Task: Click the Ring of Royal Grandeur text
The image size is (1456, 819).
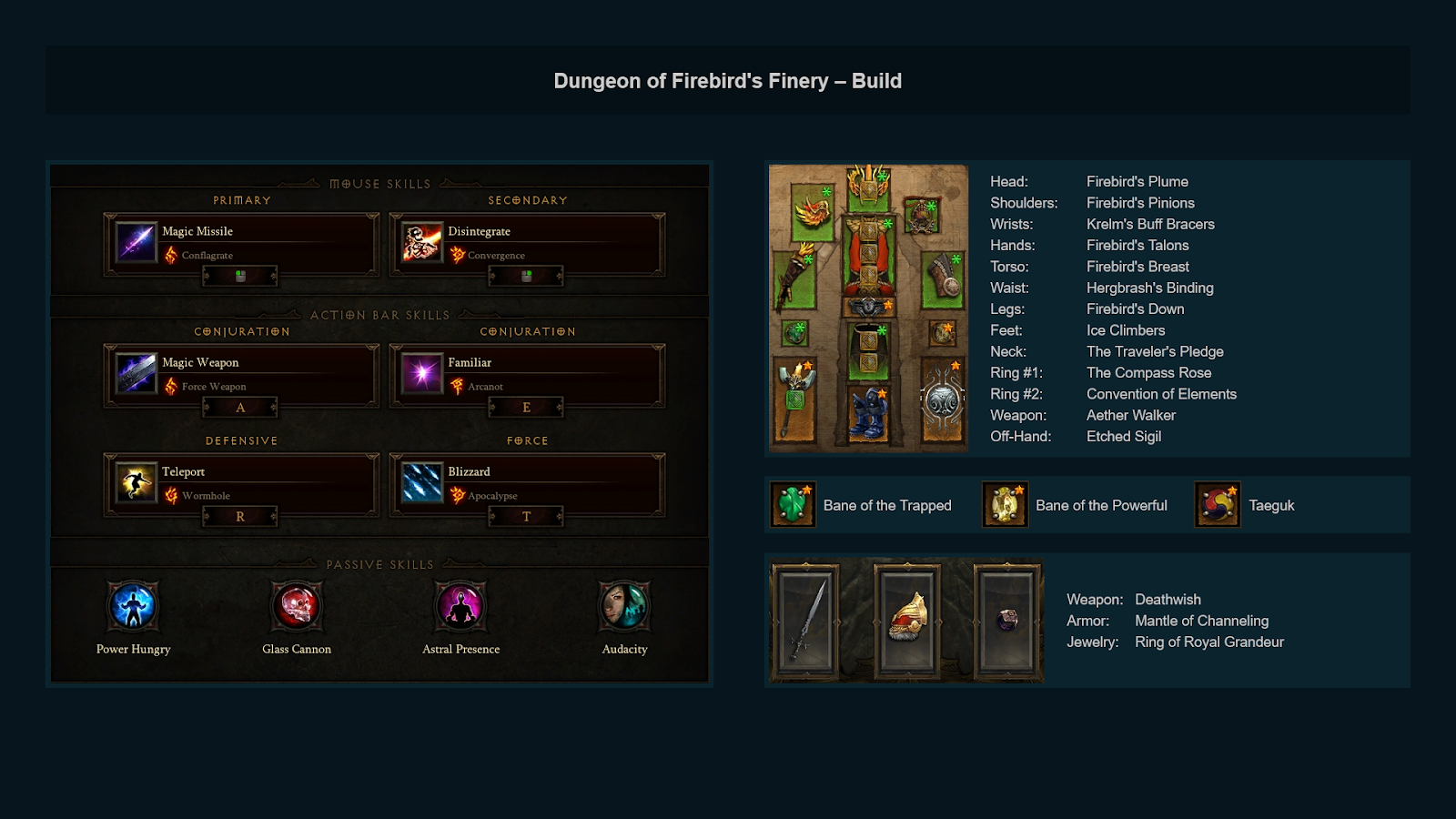Action: [x=1209, y=642]
